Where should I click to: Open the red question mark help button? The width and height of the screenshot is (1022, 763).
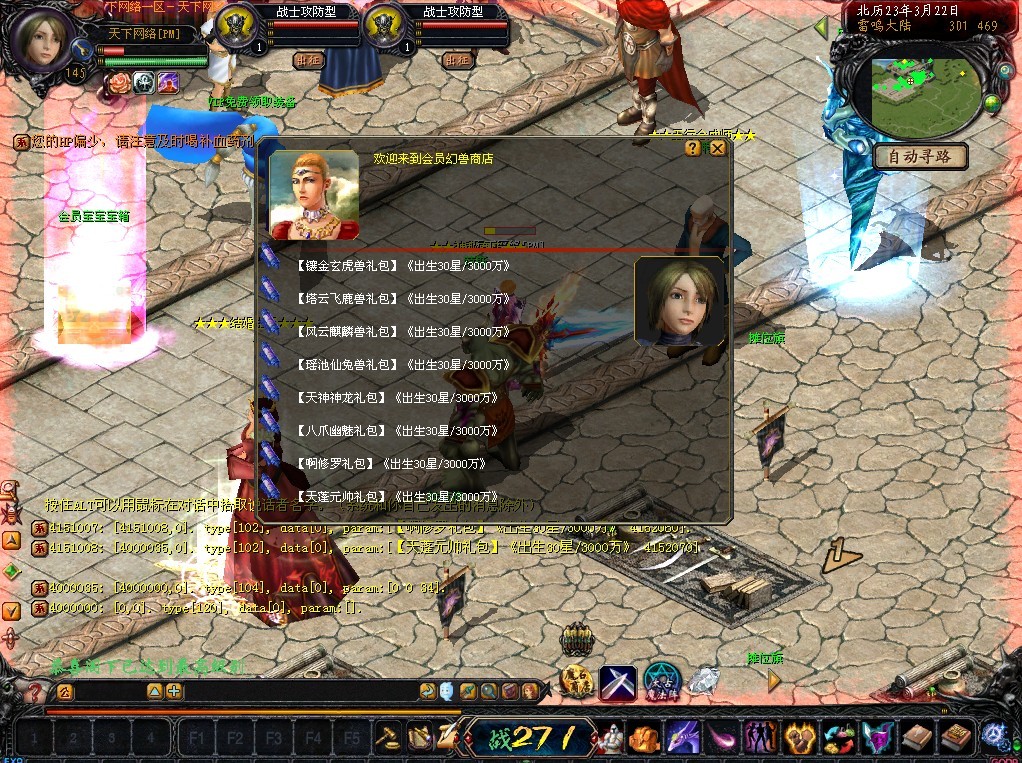pos(35,692)
